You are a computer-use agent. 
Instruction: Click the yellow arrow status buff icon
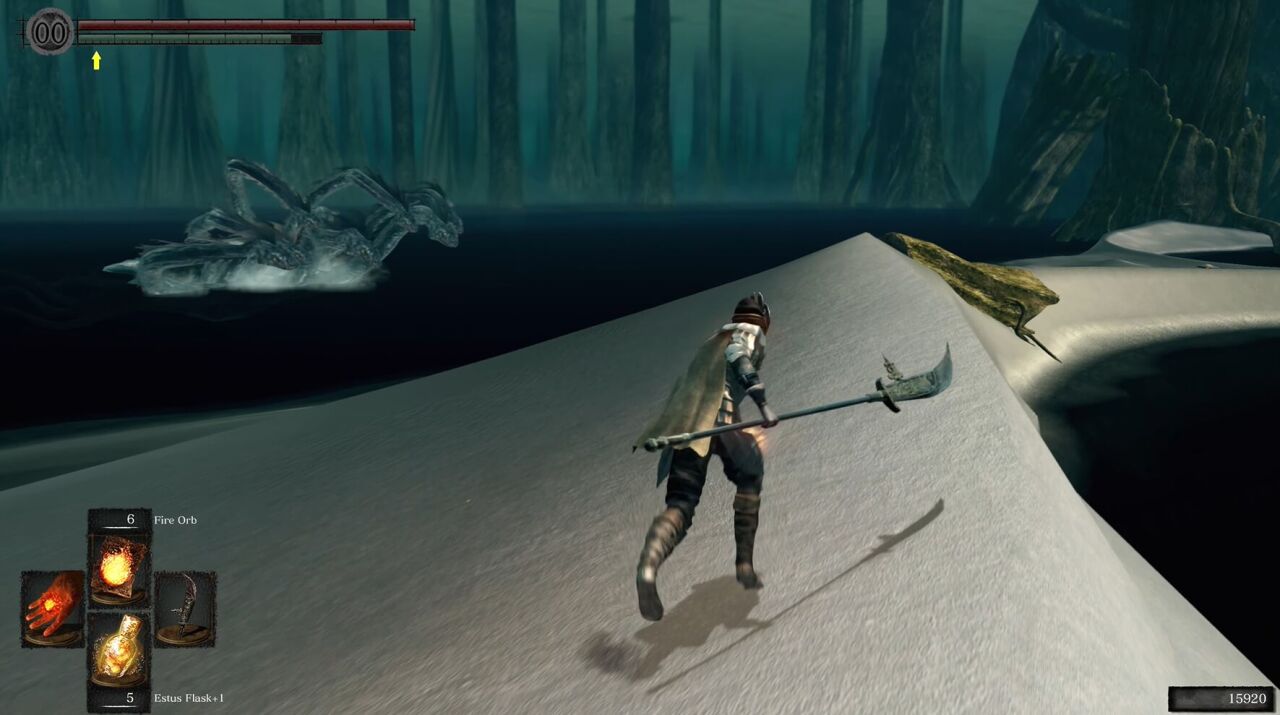pyautogui.click(x=96, y=61)
